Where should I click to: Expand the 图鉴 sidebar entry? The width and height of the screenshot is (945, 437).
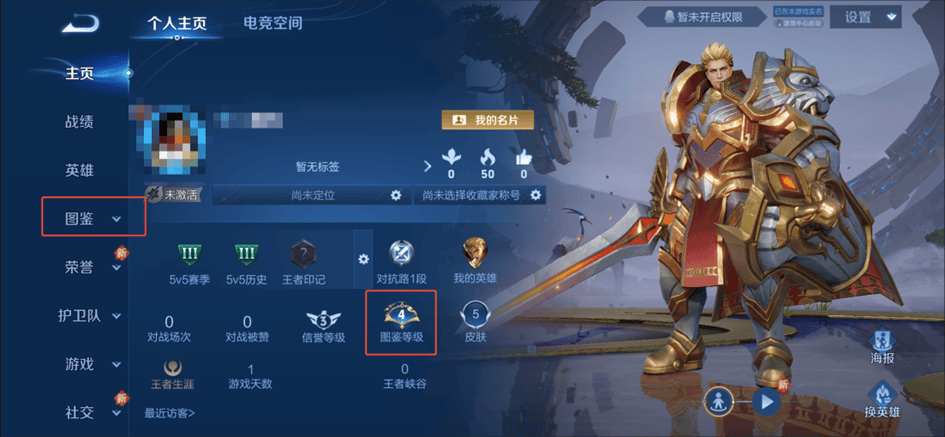[93, 218]
